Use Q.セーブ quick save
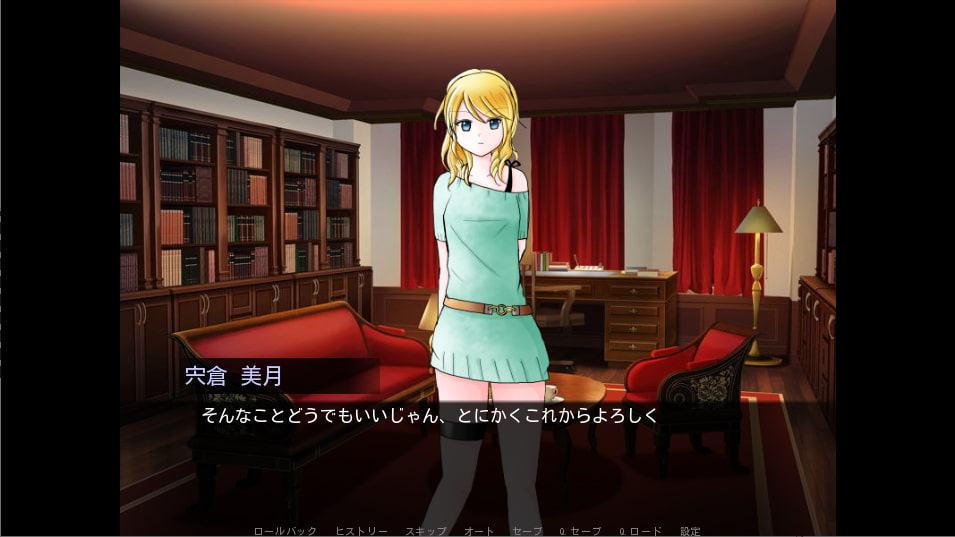This screenshot has height=537, width=955. point(579,531)
